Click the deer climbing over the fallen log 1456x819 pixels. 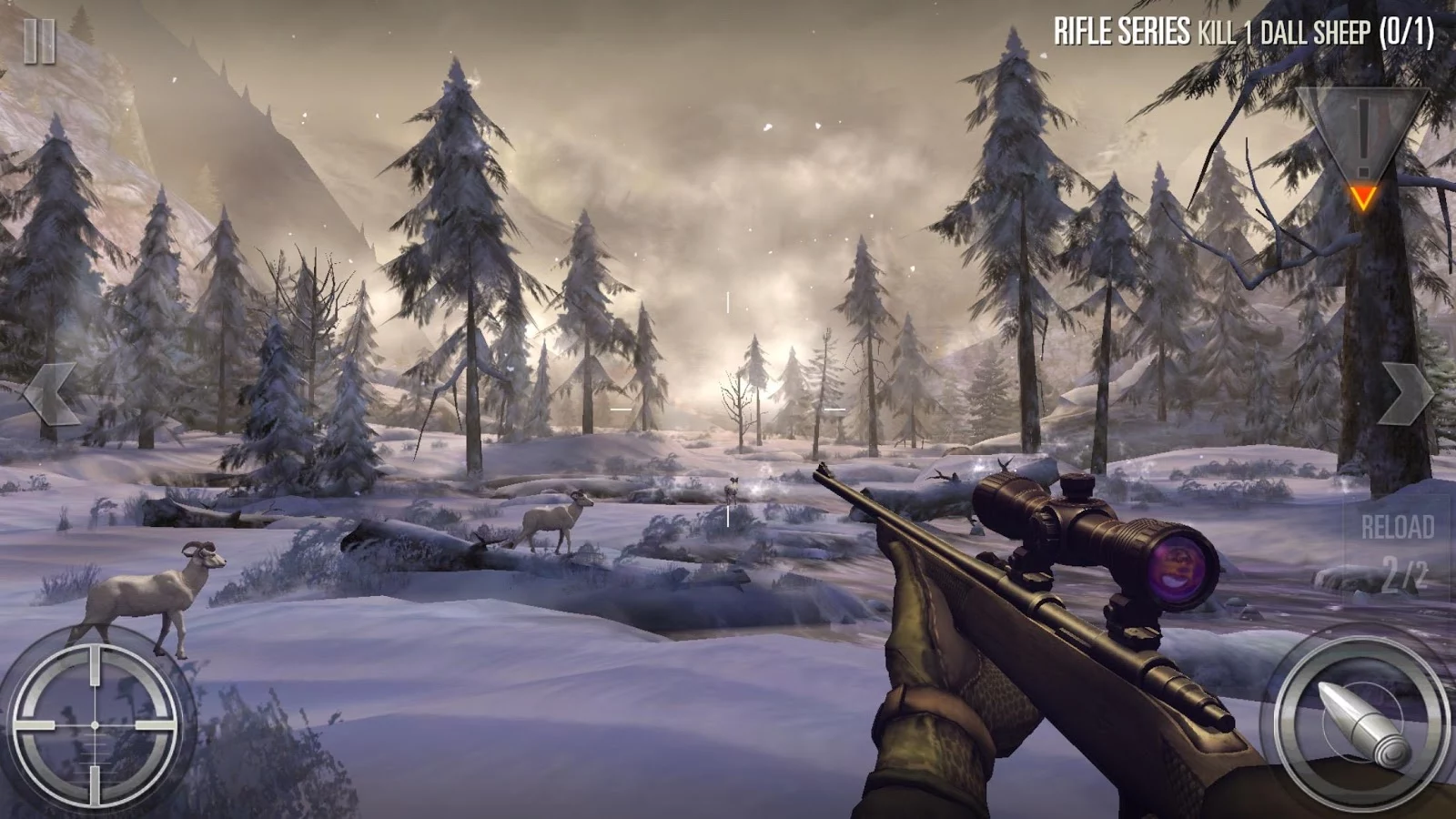(552, 519)
